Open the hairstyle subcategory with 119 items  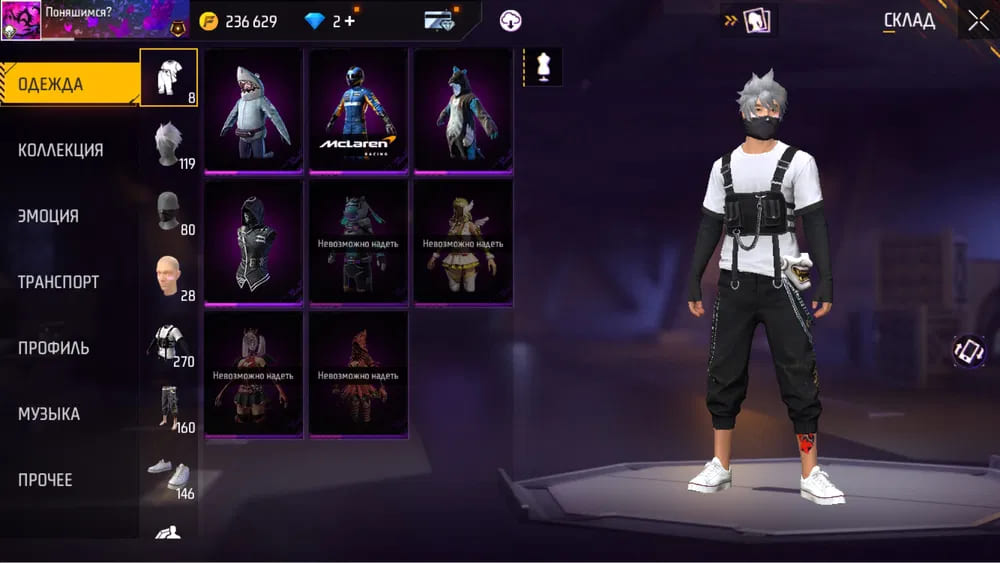pos(170,144)
